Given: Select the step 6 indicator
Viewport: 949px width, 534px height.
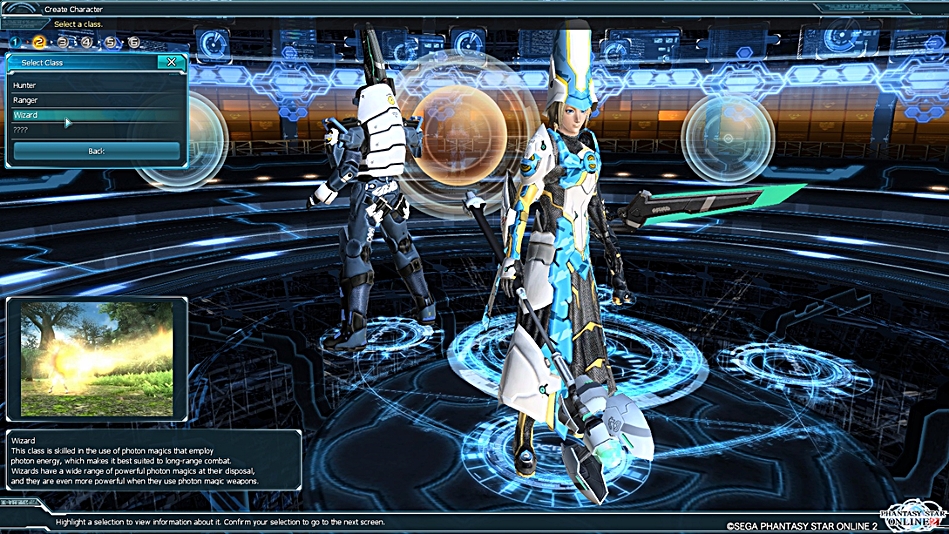Looking at the screenshot, I should pyautogui.click(x=134, y=43).
